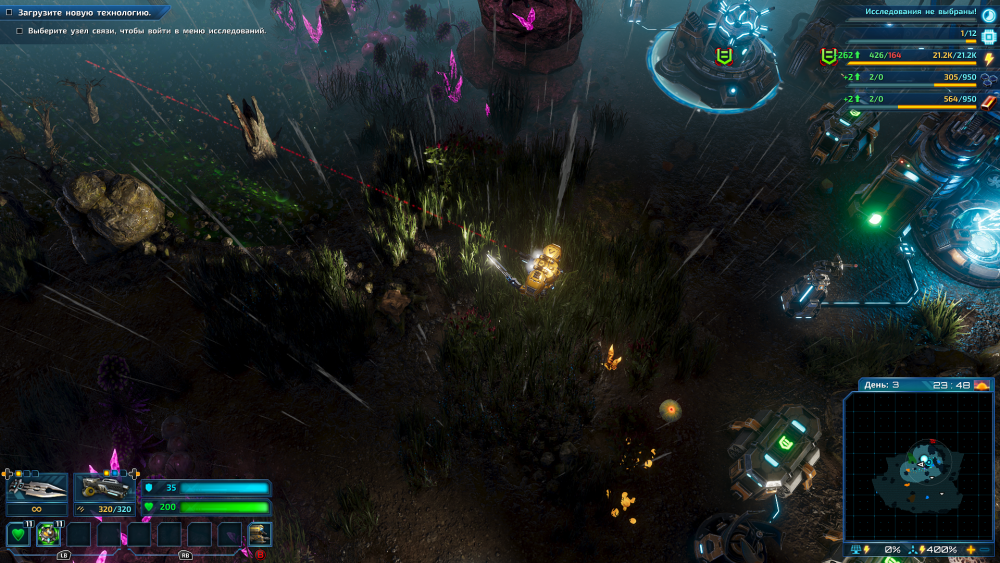Activate the green turret item slot
Screen dimensions: 1000x563
48,534
